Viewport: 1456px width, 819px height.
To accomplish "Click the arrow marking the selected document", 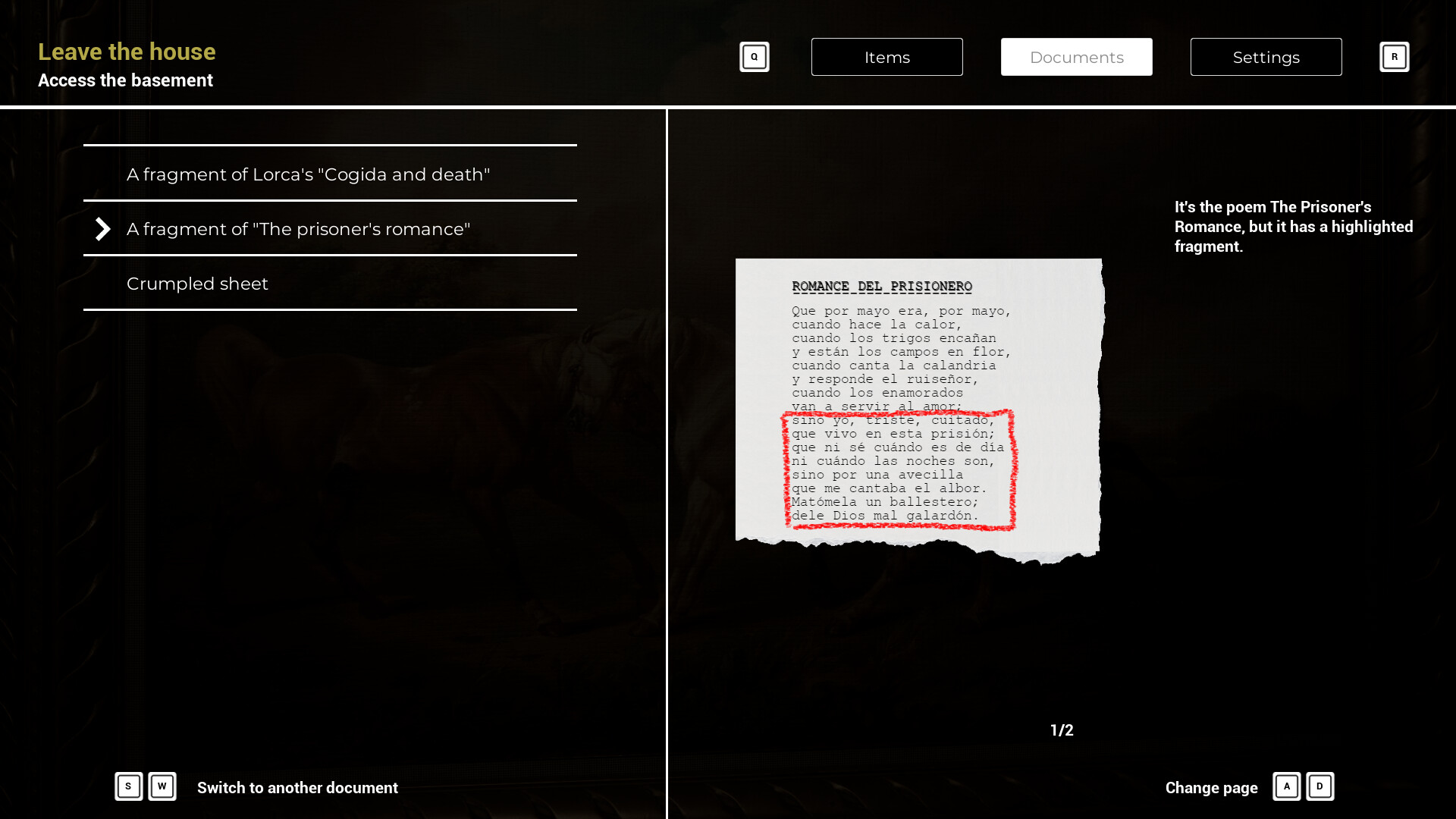I will (x=102, y=229).
